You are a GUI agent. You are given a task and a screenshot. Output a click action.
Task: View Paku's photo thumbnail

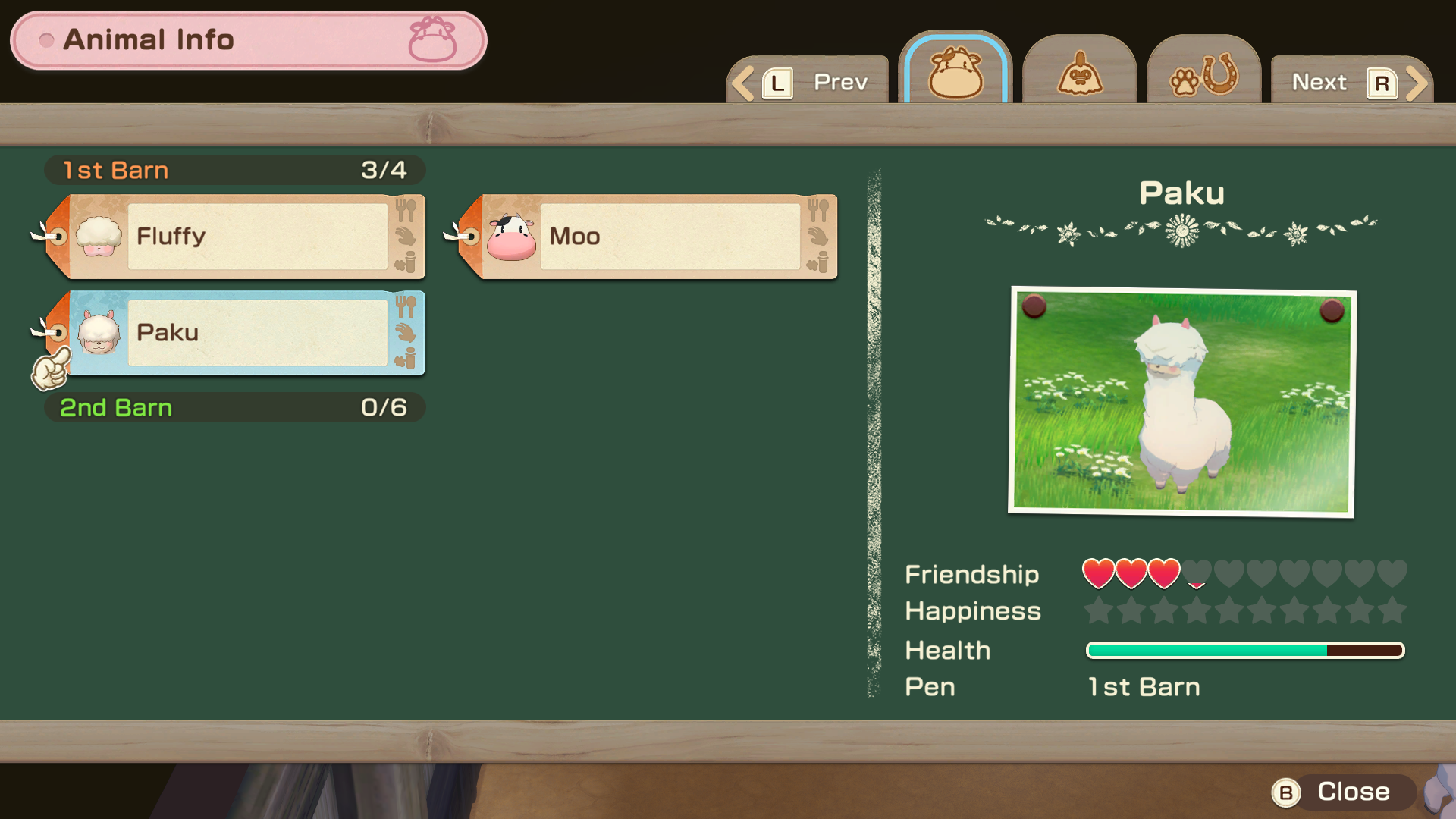(1181, 402)
